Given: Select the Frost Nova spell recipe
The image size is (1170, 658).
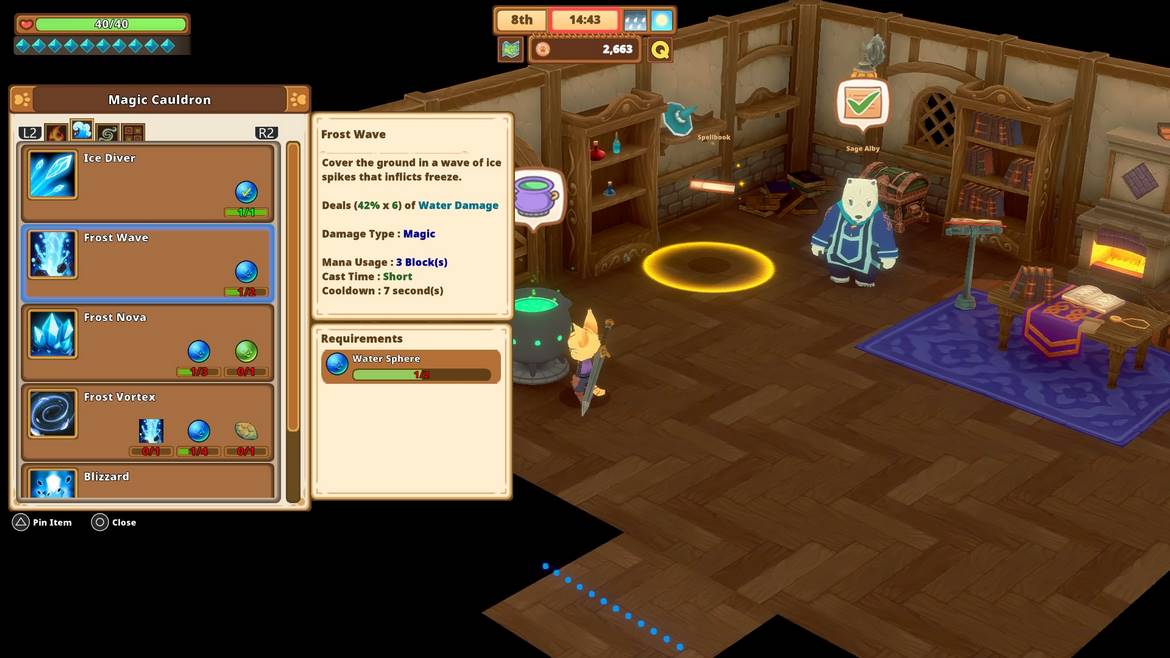Looking at the screenshot, I should pyautogui.click(x=147, y=342).
